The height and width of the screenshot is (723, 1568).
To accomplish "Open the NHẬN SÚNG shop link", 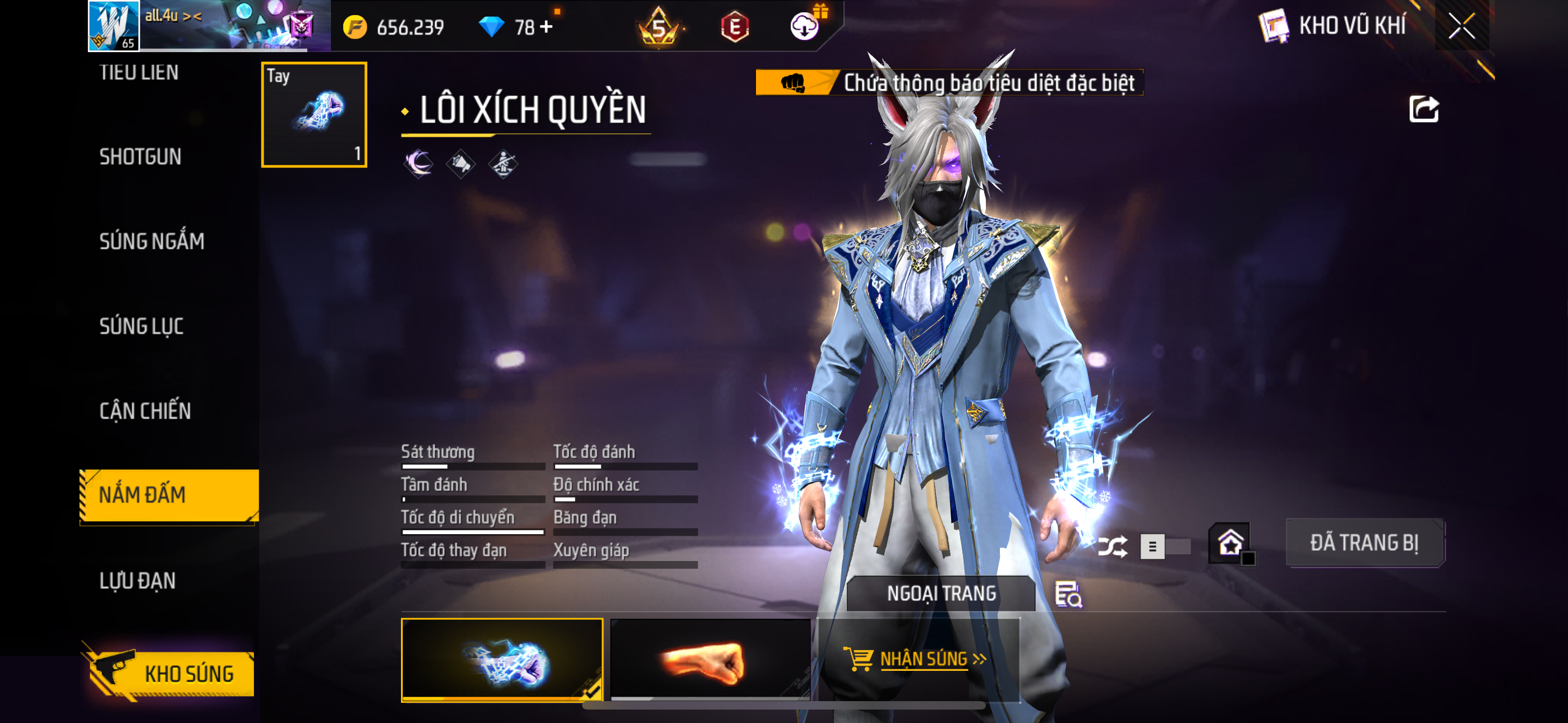I will click(x=919, y=659).
